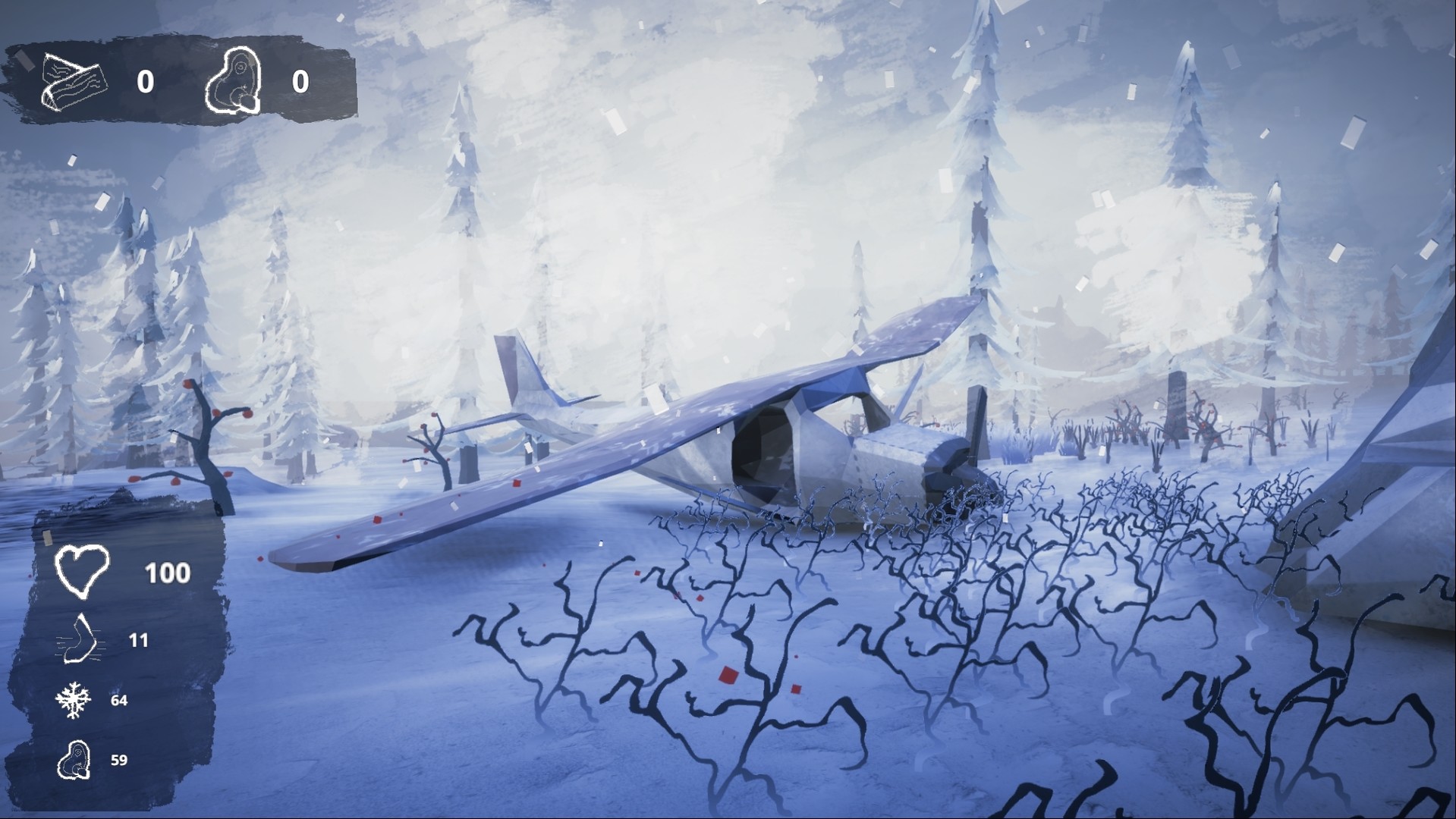The image size is (1456, 819).
Task: Click the plane's tail fin
Action: click(516, 364)
